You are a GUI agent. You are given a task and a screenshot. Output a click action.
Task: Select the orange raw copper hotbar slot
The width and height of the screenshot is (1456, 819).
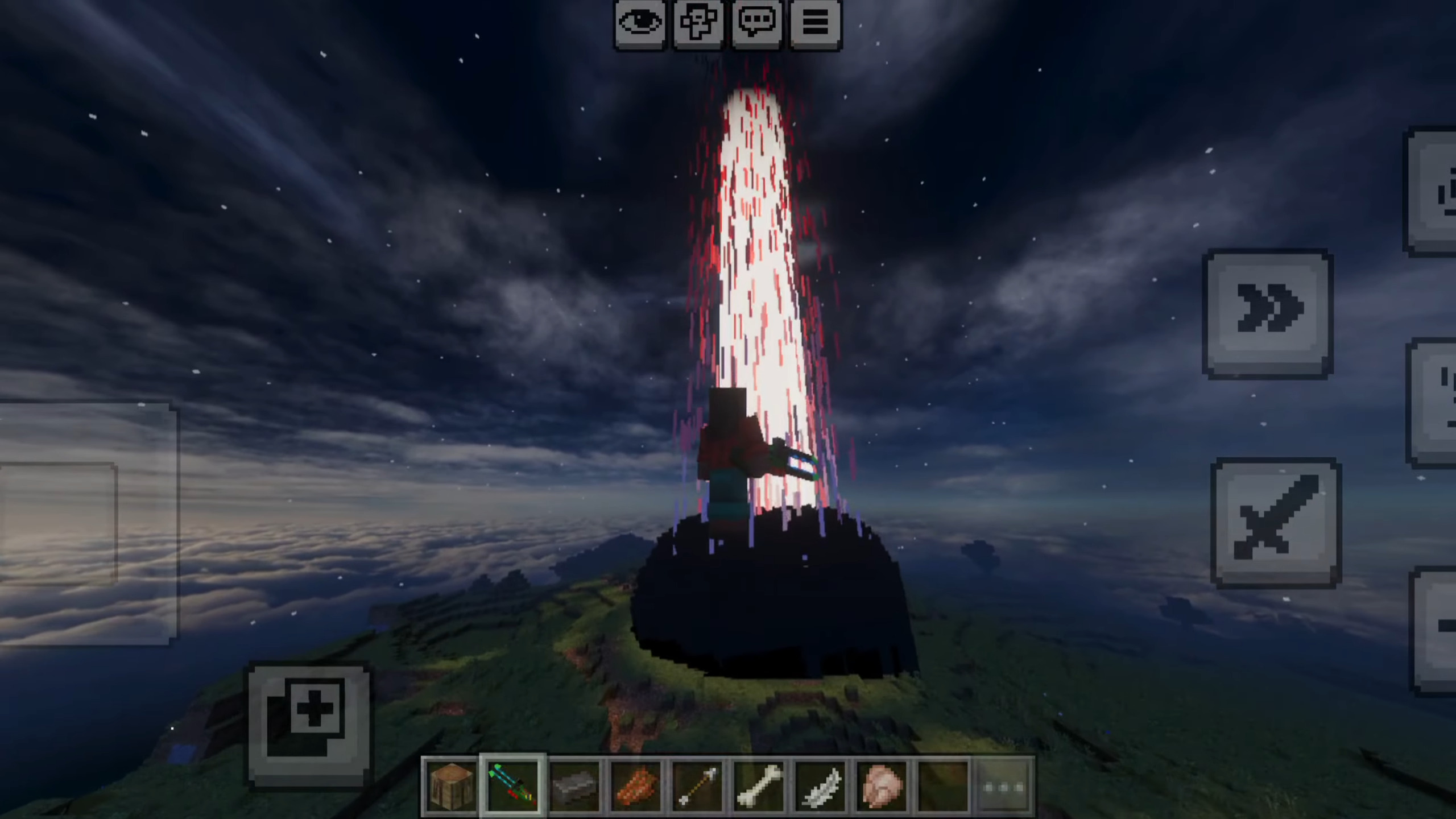tap(636, 787)
